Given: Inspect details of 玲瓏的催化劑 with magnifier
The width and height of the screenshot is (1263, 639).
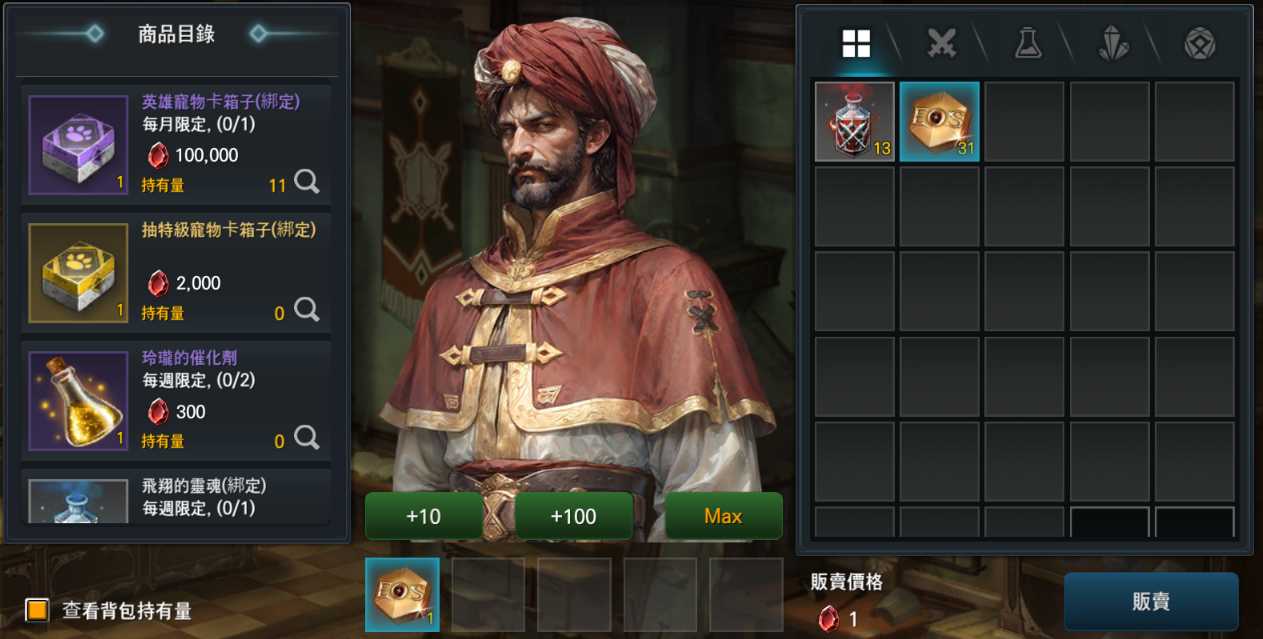Looking at the screenshot, I should coord(307,438).
